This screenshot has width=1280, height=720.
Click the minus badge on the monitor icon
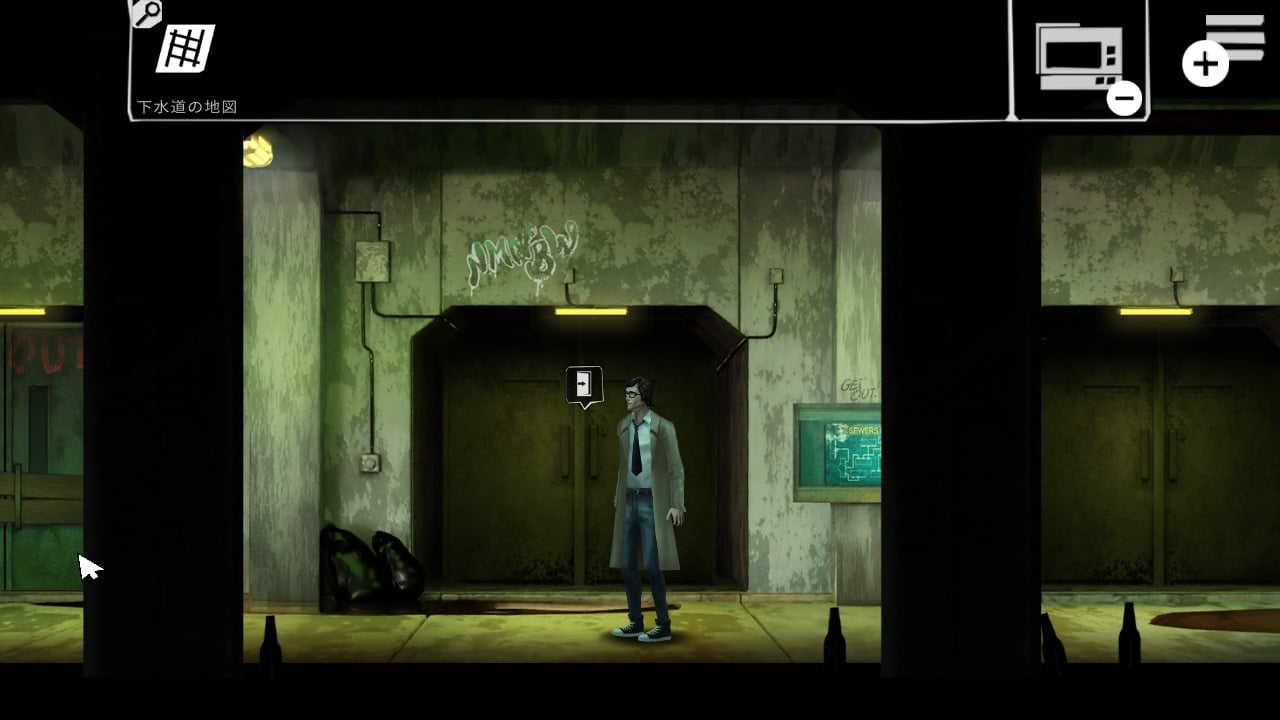(1125, 97)
